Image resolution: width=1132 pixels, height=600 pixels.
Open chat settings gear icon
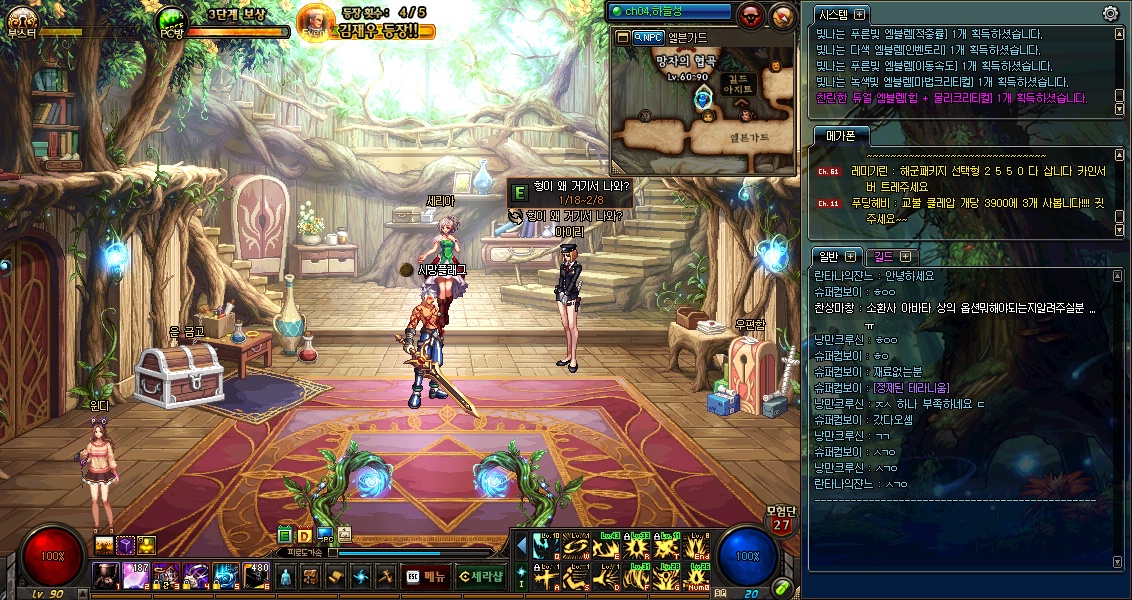[x=1110, y=14]
